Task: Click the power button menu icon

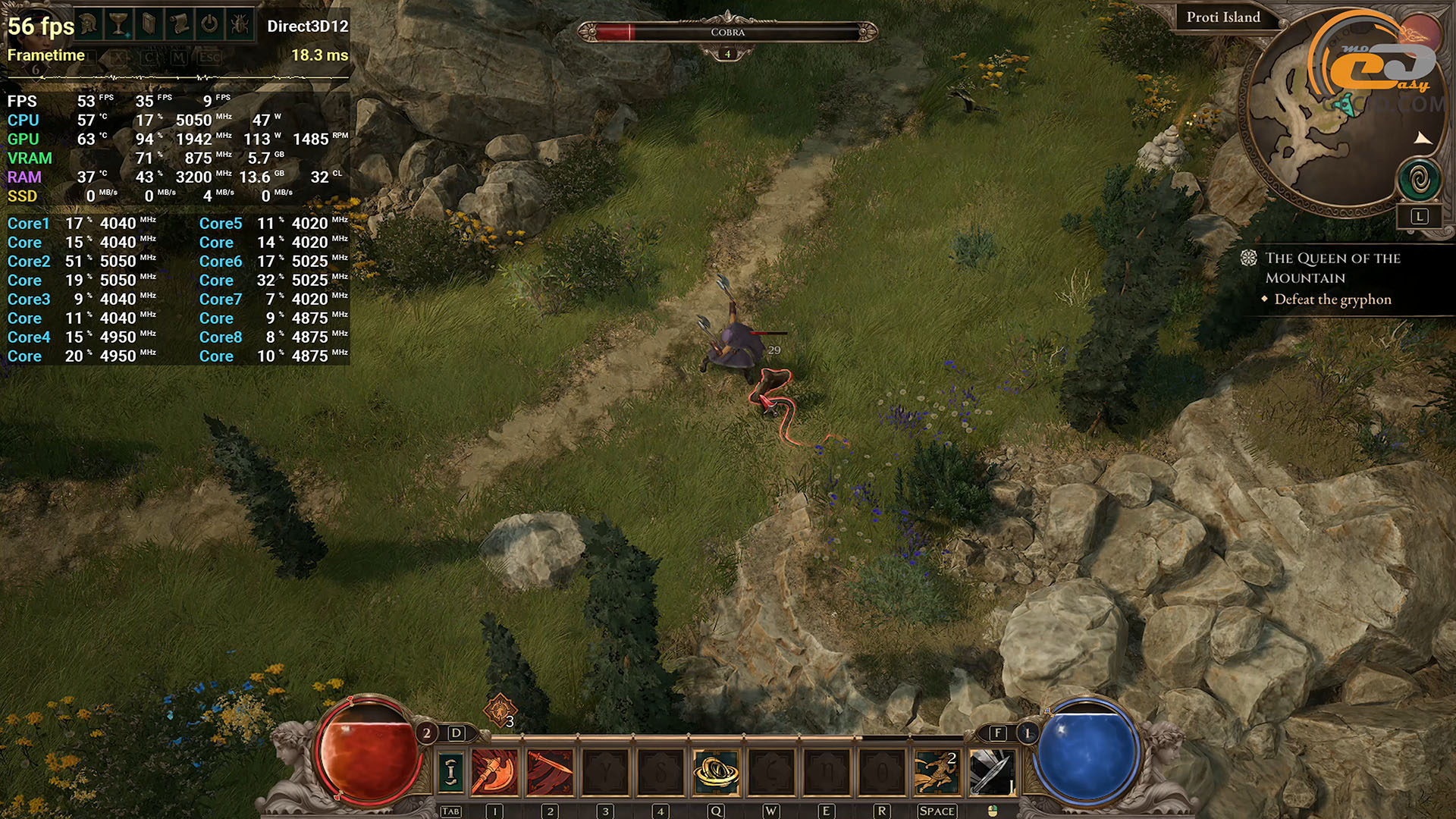Action: (x=209, y=25)
